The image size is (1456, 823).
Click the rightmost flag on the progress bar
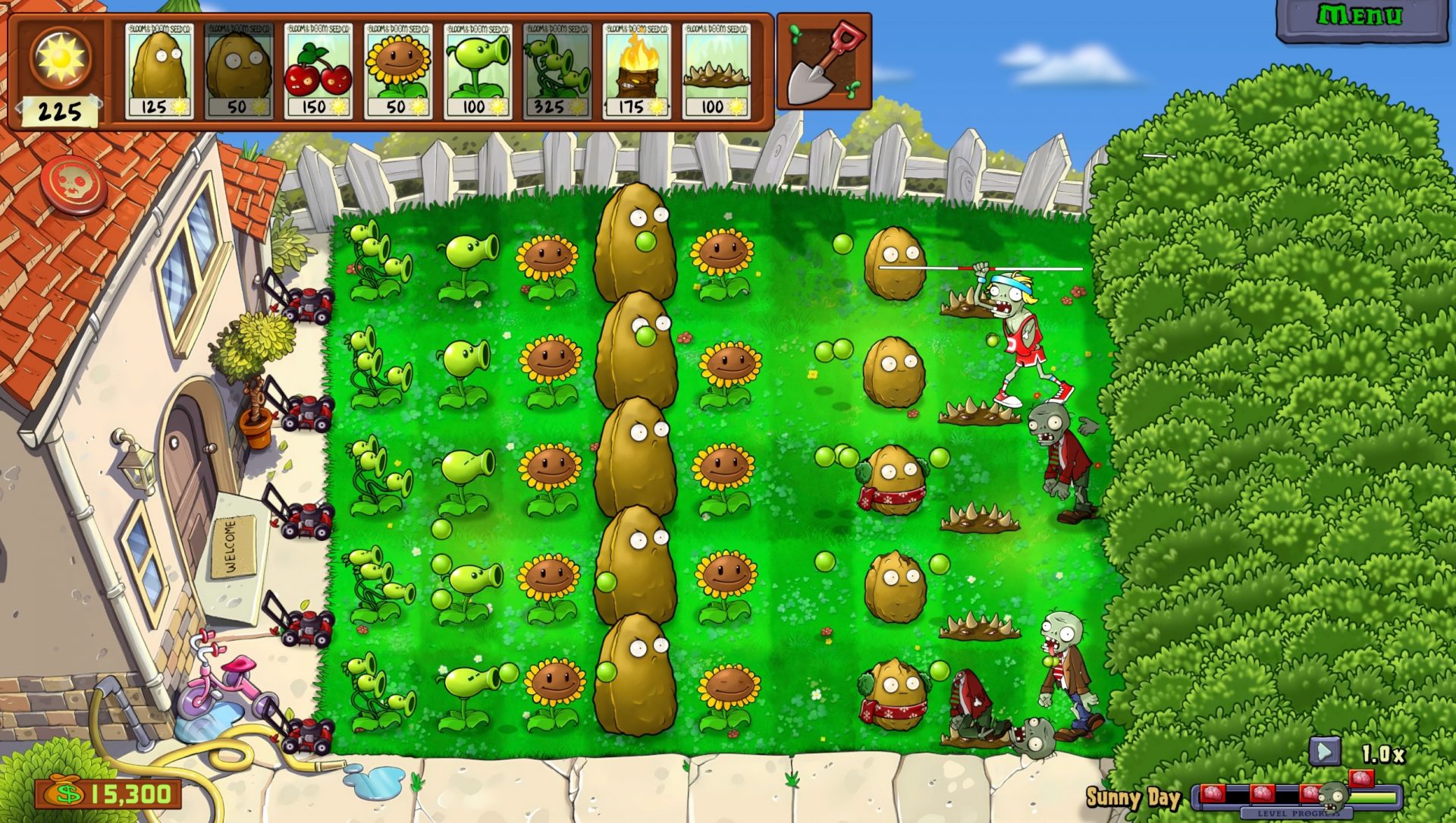(1362, 780)
